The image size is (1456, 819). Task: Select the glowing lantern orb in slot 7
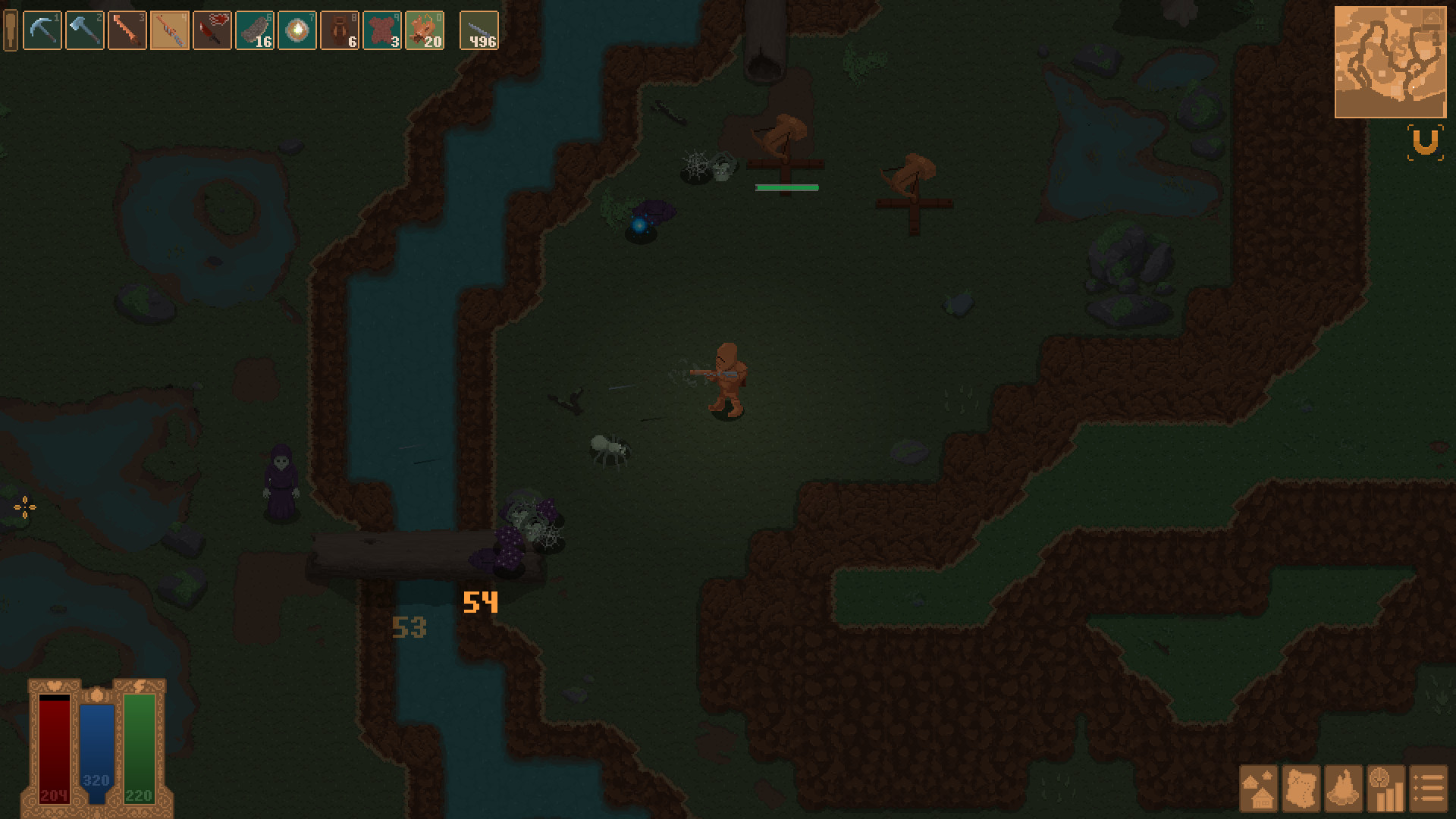299,30
